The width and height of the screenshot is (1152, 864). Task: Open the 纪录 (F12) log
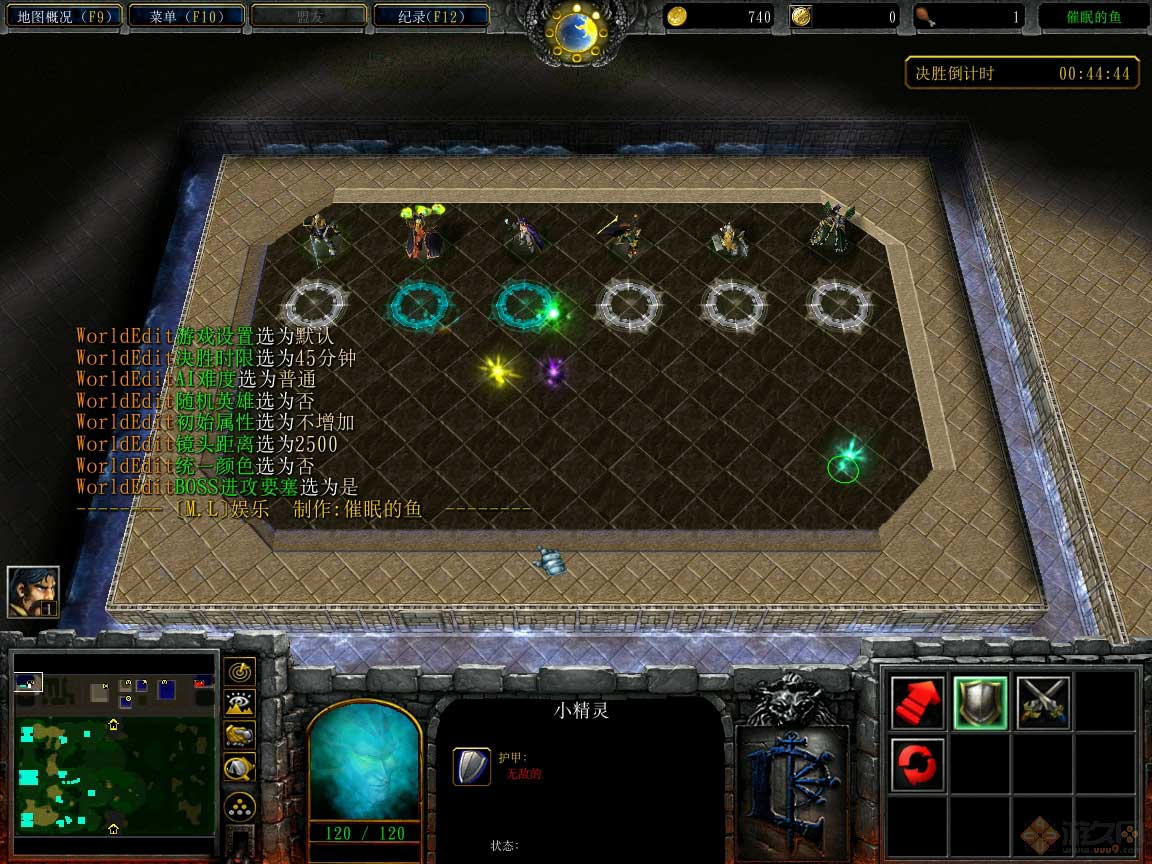tap(431, 16)
